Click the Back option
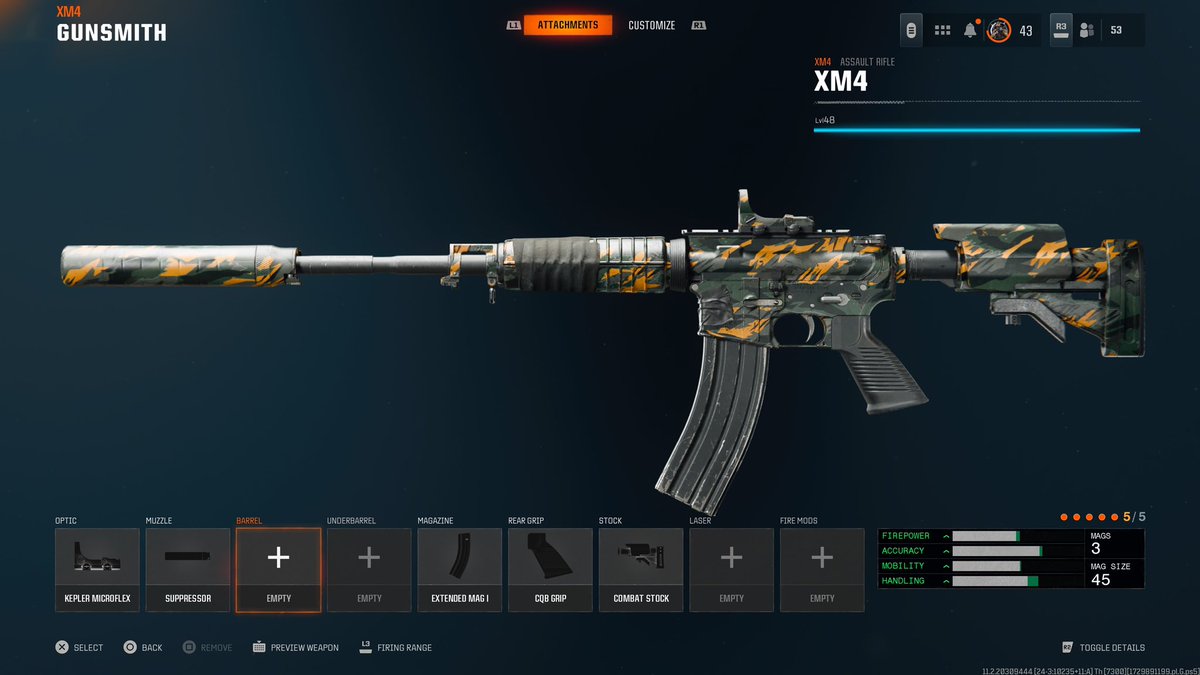The image size is (1200, 675). pos(143,648)
